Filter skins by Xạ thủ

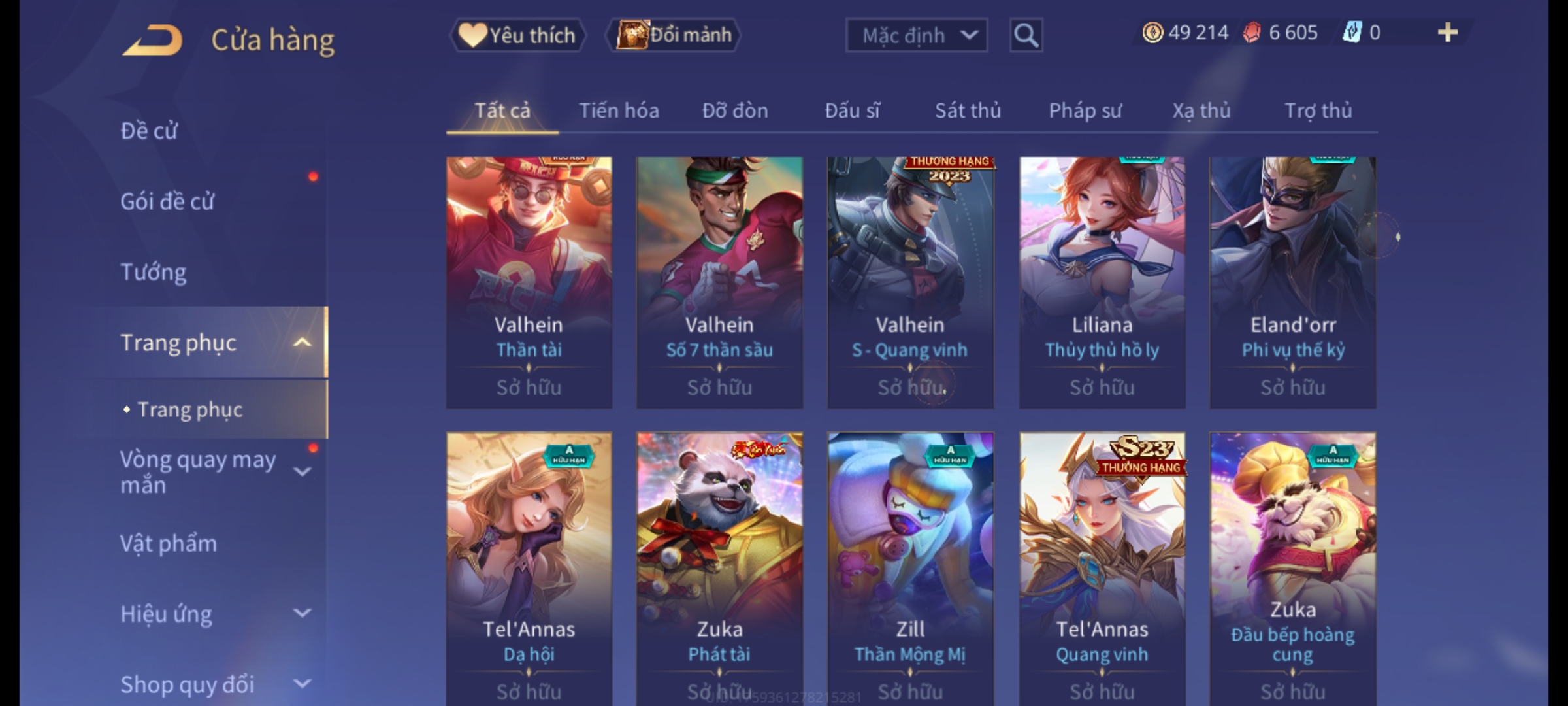1201,110
